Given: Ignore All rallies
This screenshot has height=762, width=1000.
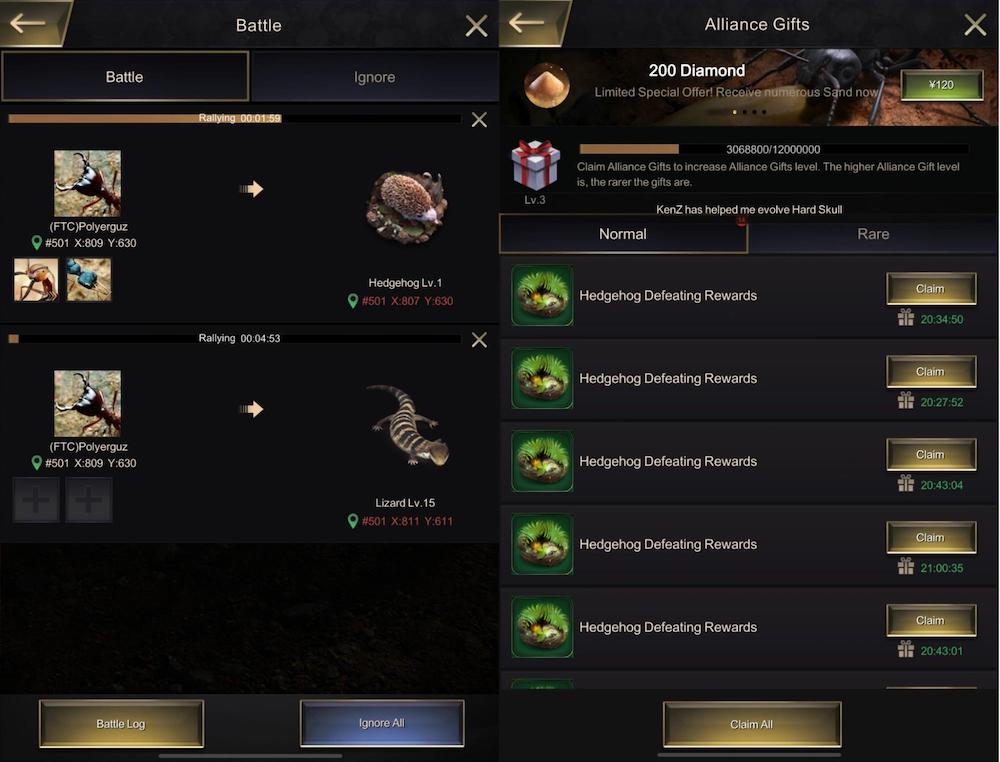Looking at the screenshot, I should click(x=382, y=723).
